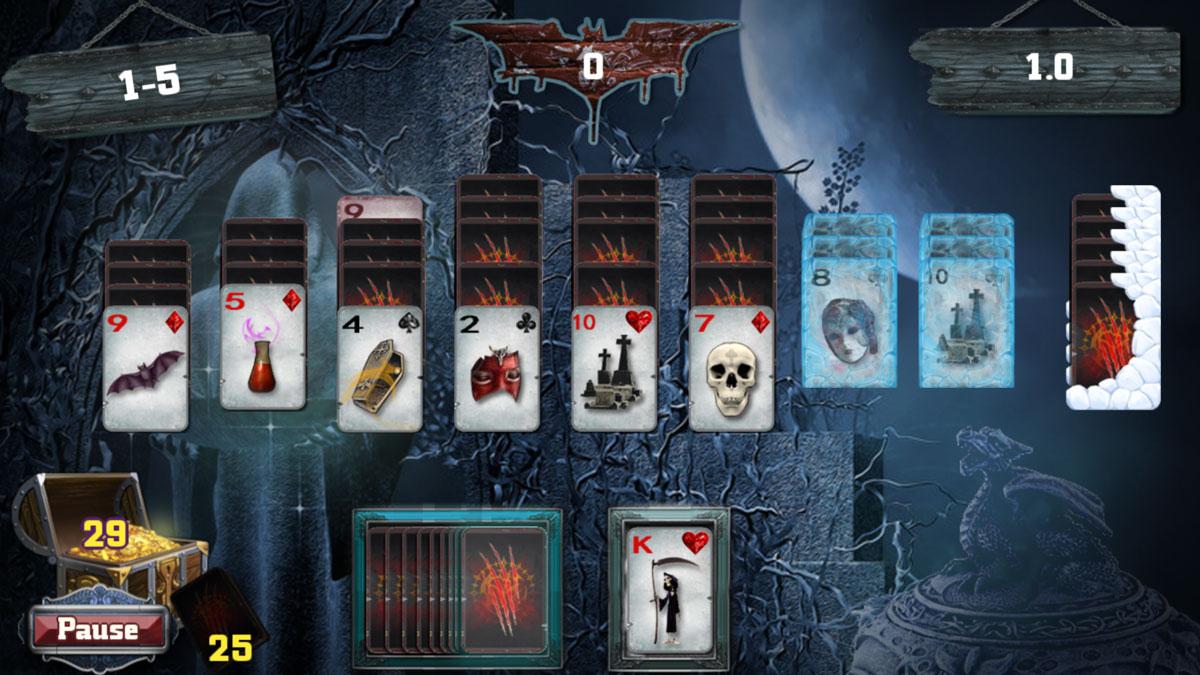Select the 7 of diamonds skull card
1200x675 pixels.
[732, 368]
